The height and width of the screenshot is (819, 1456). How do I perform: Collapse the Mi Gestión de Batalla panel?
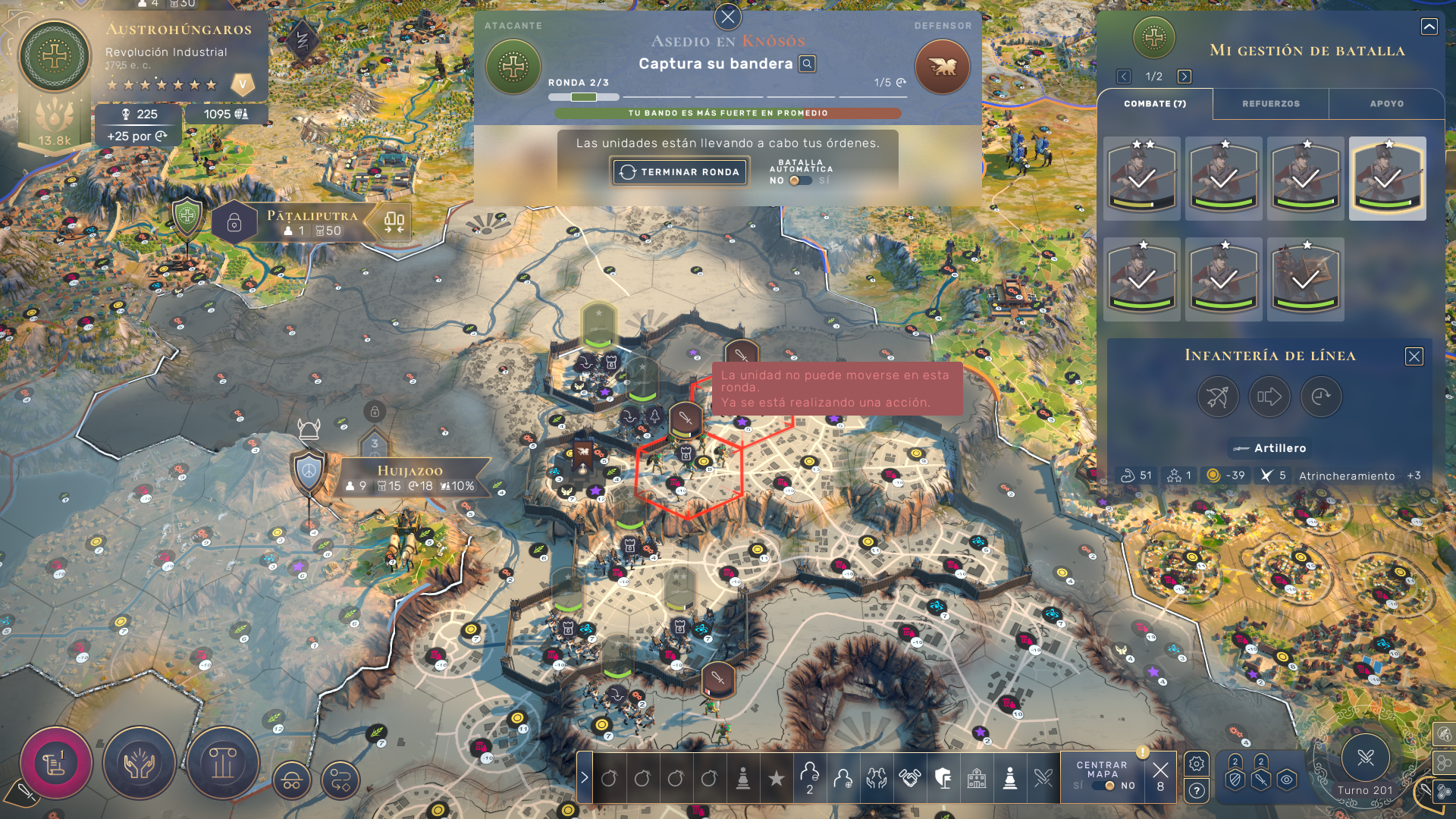[1429, 27]
